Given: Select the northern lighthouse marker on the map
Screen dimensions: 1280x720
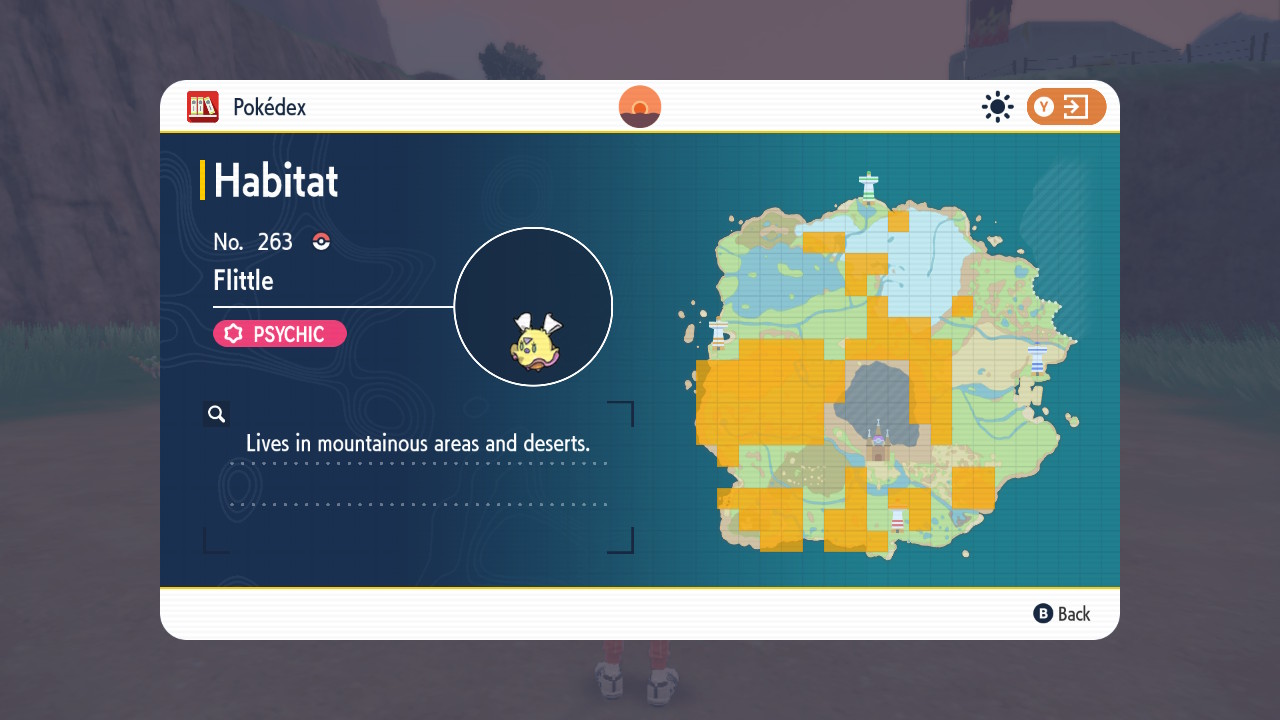Looking at the screenshot, I should [x=869, y=185].
